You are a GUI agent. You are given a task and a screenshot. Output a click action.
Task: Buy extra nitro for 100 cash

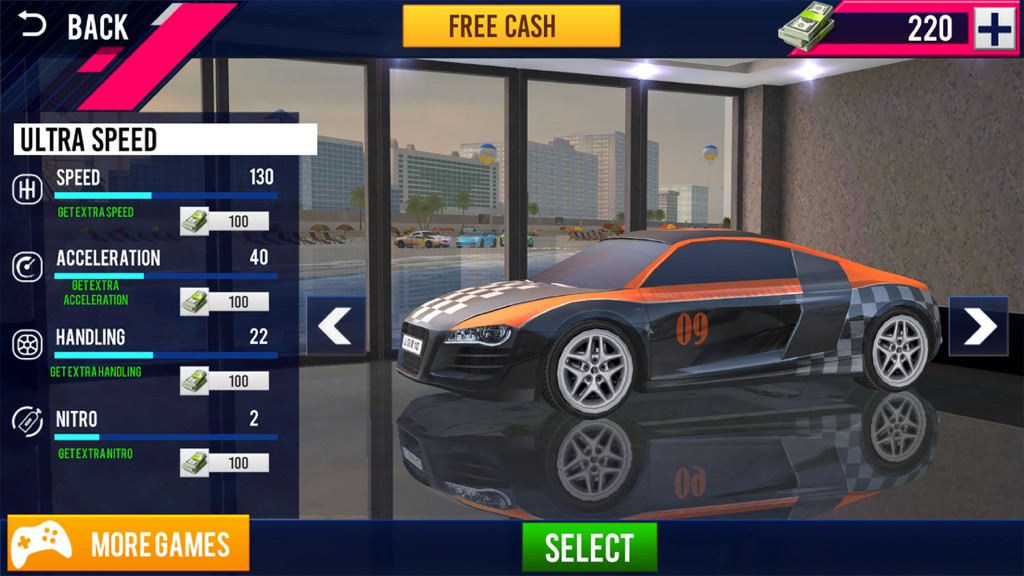click(225, 463)
